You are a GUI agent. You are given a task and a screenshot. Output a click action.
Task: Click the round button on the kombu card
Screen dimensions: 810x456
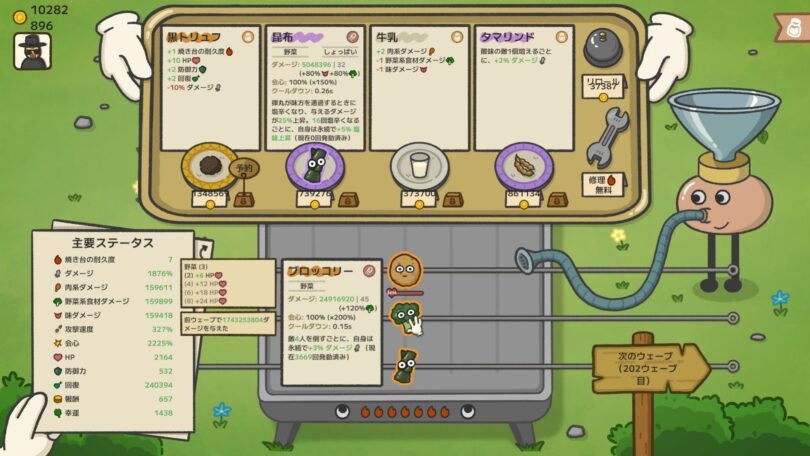(351, 36)
